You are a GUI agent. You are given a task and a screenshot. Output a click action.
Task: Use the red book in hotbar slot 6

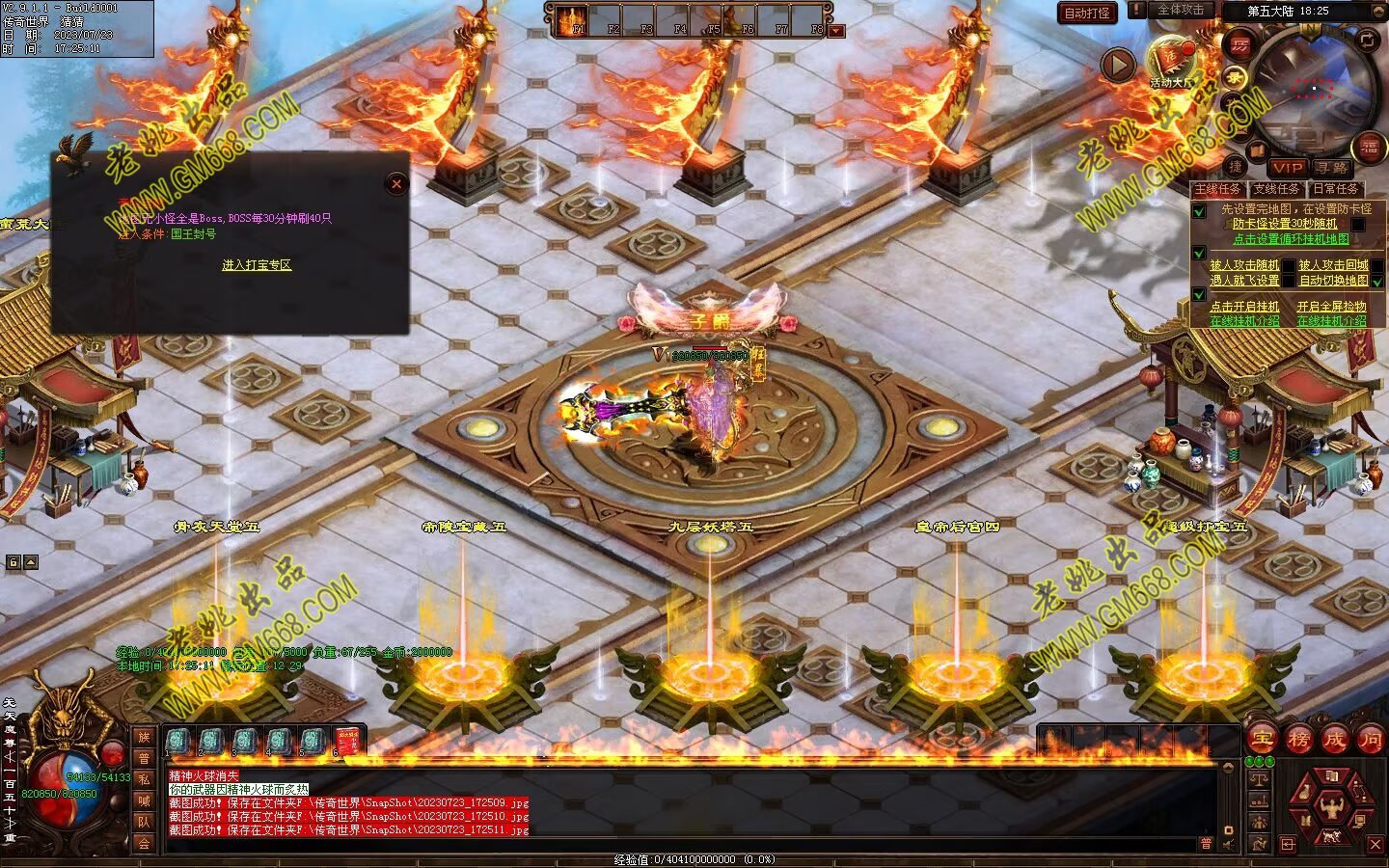coord(346,741)
